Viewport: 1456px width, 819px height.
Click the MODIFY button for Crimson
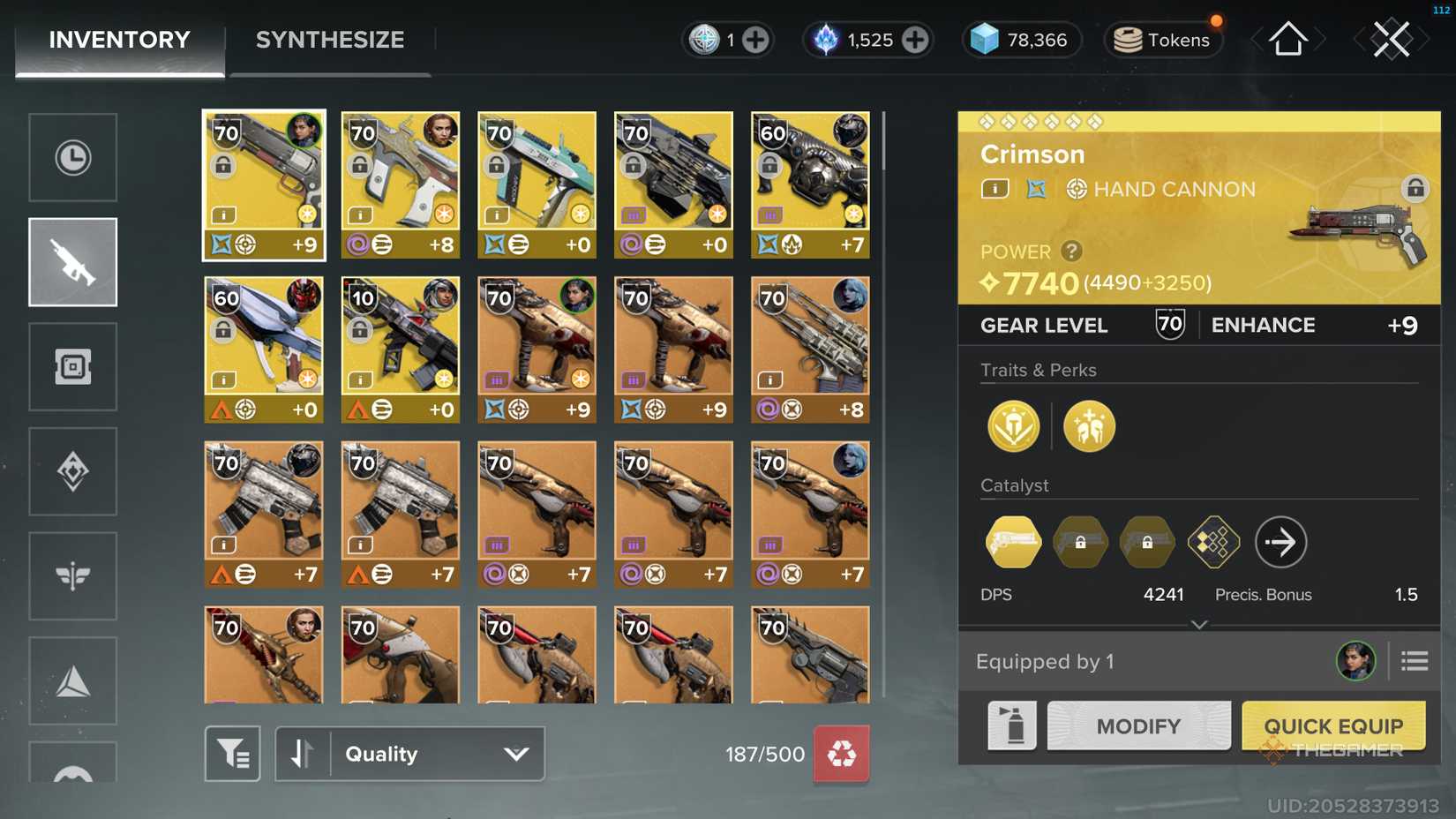point(1137,725)
